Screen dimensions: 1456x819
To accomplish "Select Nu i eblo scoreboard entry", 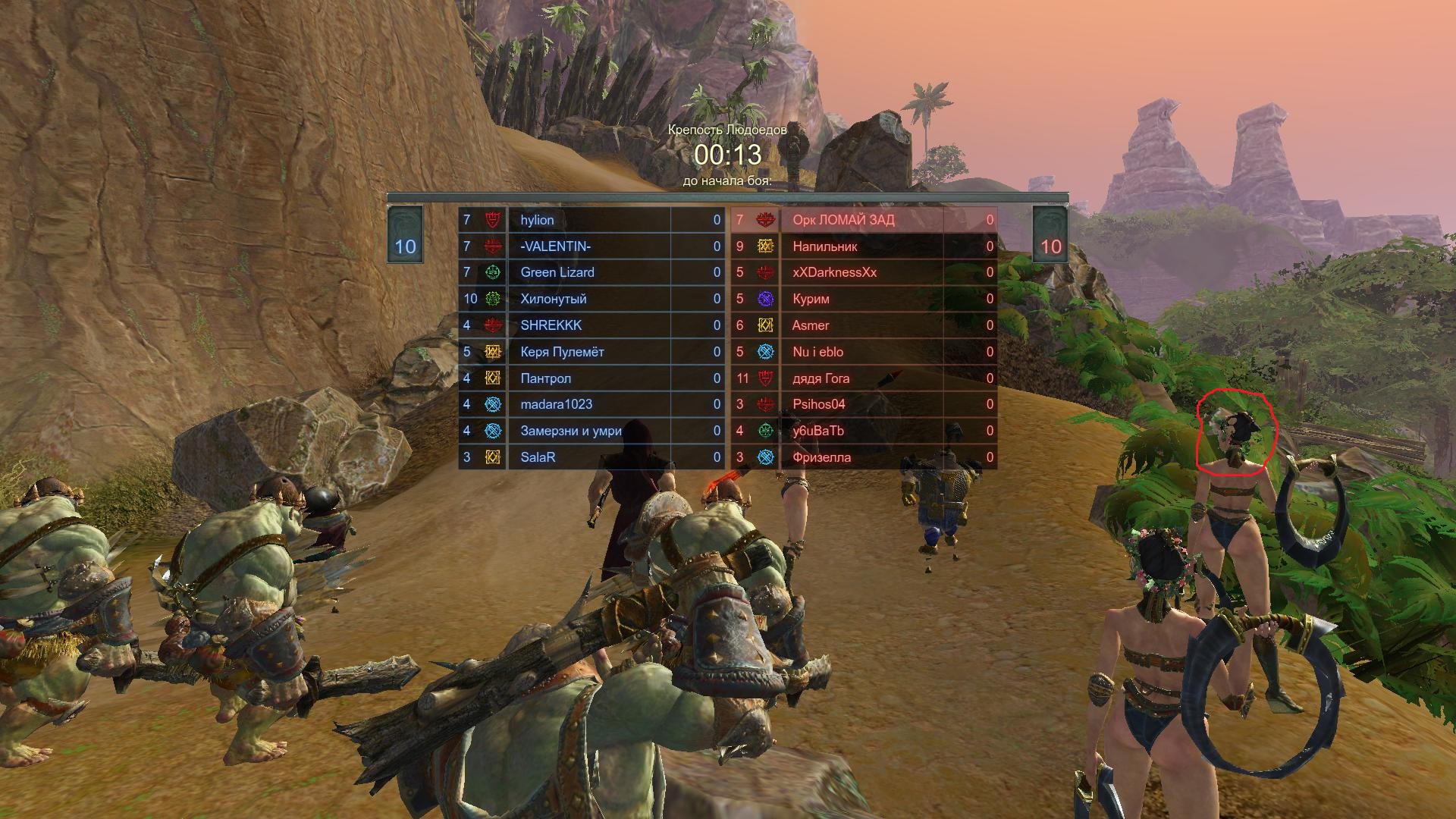I will pos(817,352).
